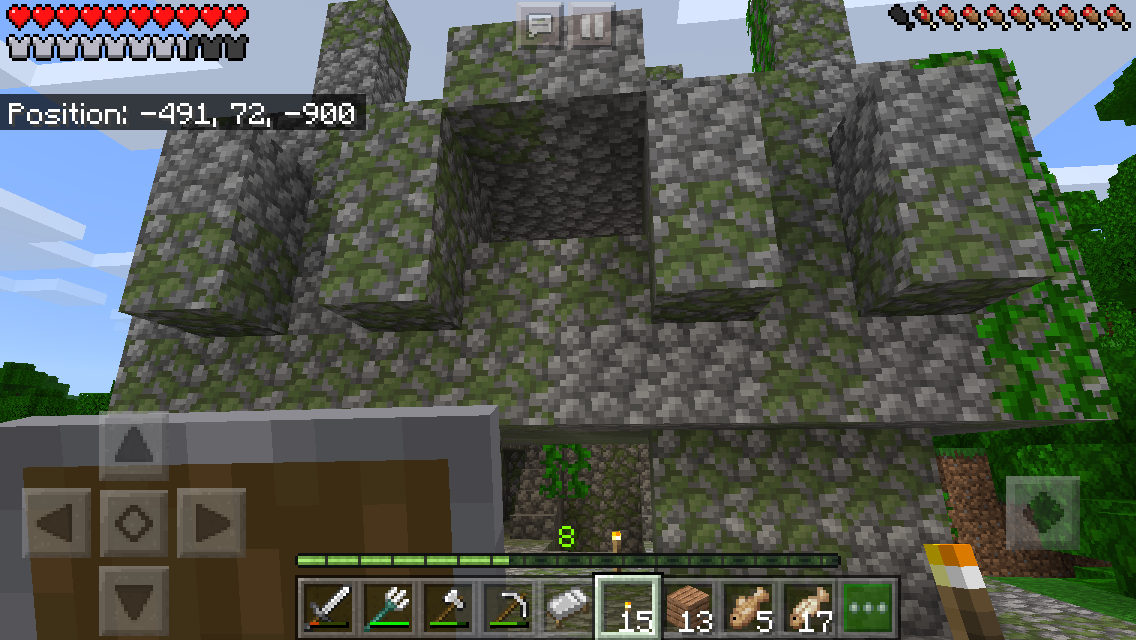Open the chat window button
Screen dimensions: 1136x640
point(540,25)
